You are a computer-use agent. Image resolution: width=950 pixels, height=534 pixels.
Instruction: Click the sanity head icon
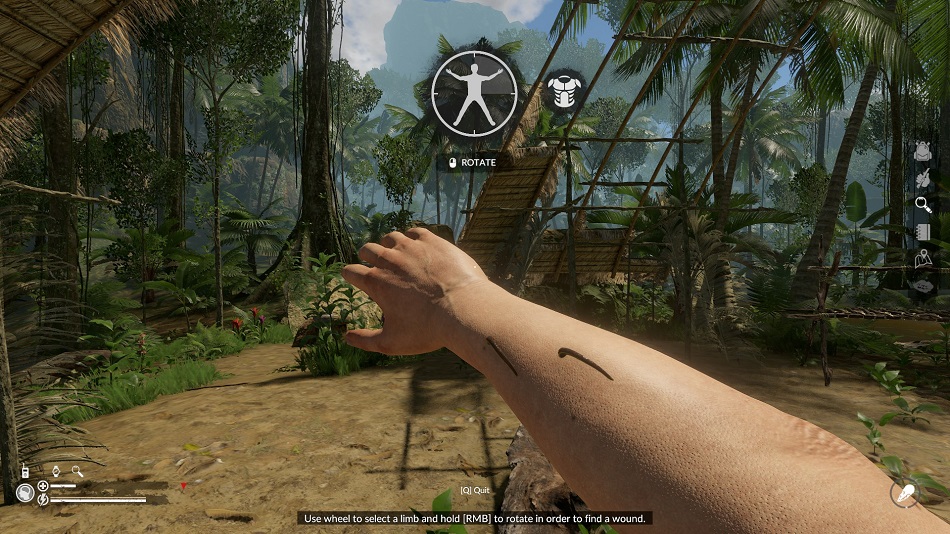[x=25, y=493]
